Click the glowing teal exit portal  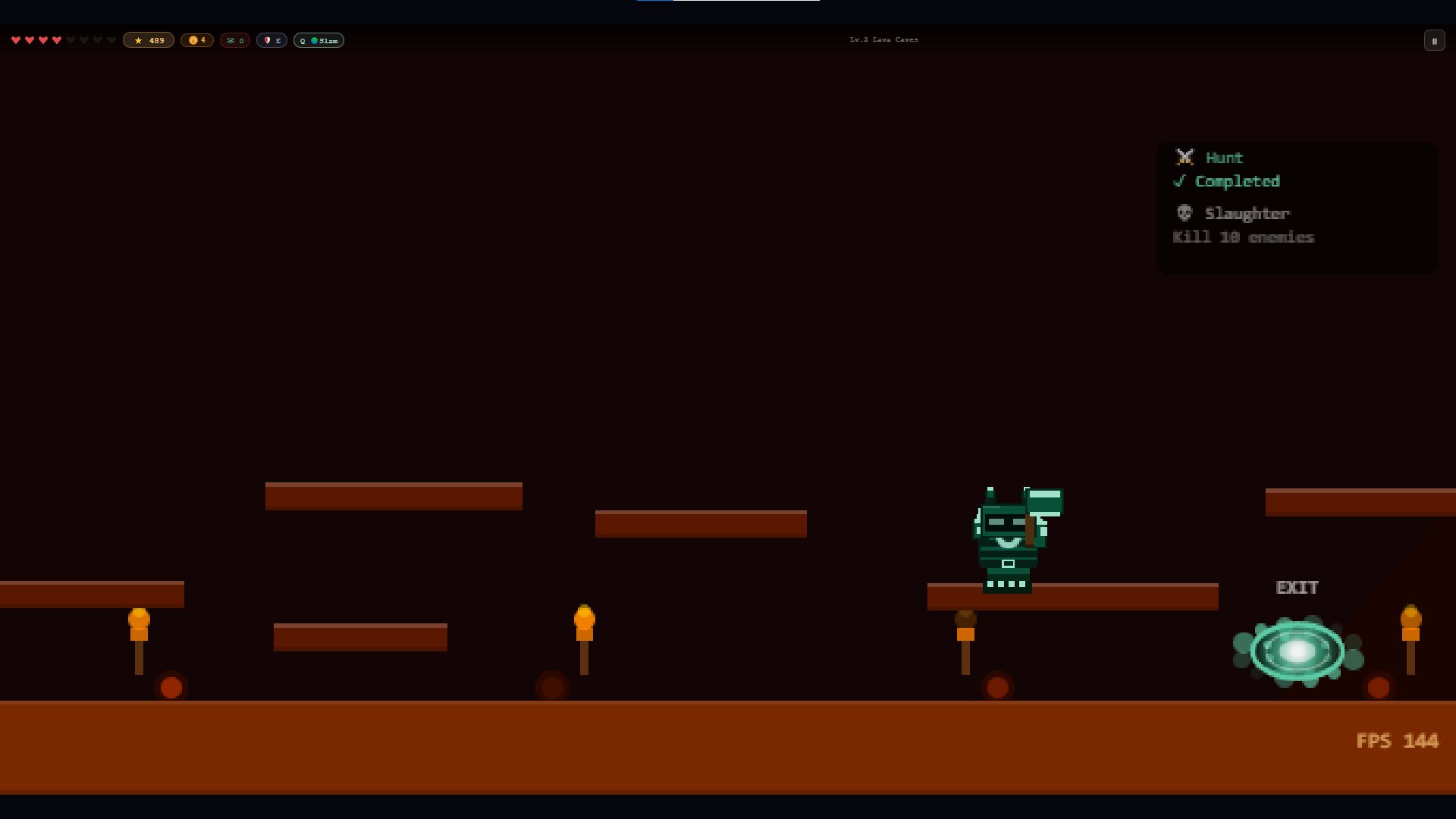coord(1297,650)
